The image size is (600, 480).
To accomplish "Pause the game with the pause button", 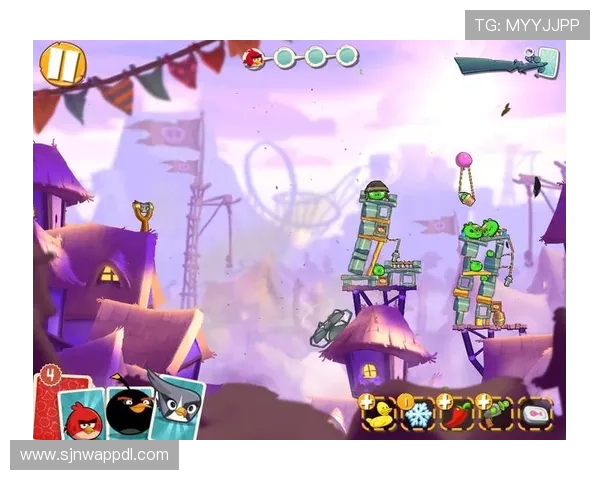I will click(62, 65).
